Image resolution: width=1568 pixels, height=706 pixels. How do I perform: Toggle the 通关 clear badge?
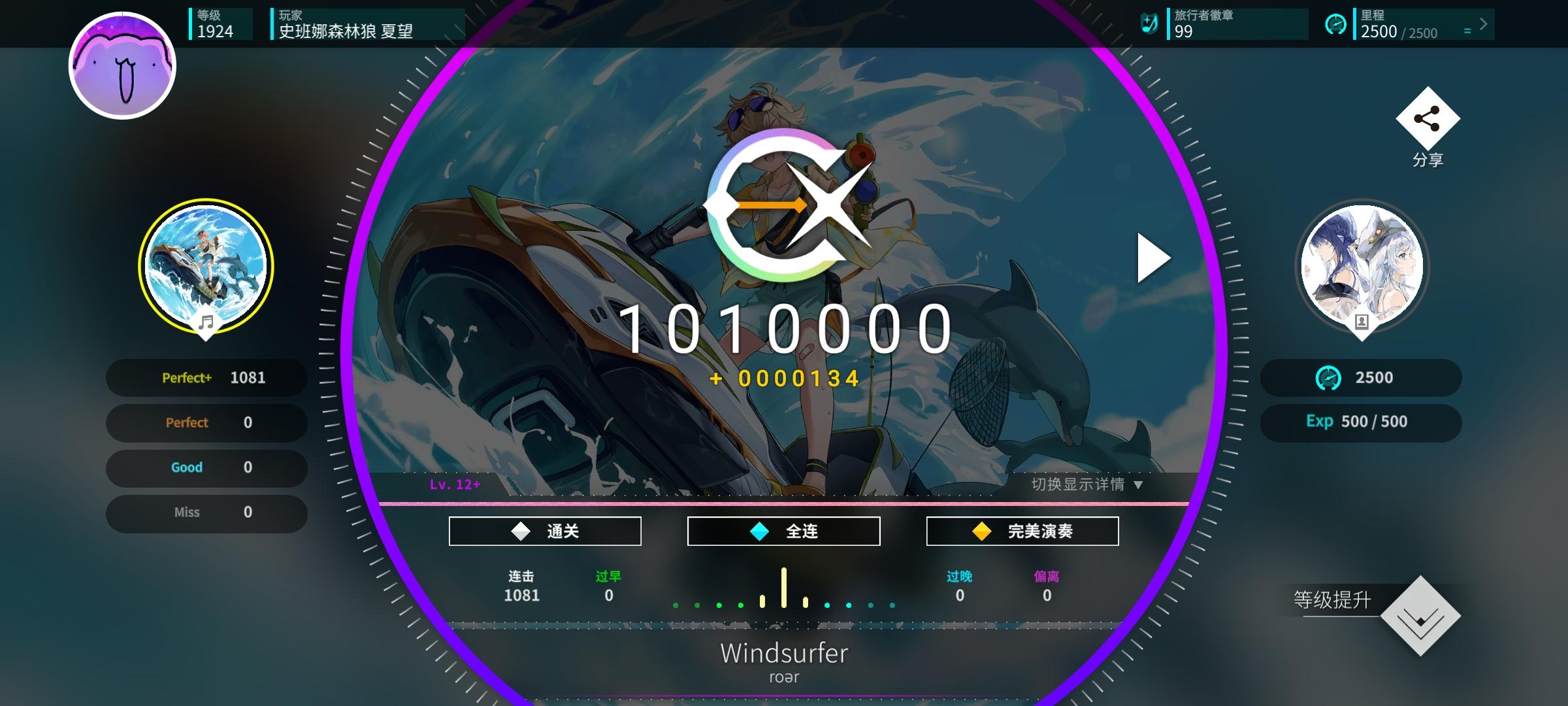(544, 530)
